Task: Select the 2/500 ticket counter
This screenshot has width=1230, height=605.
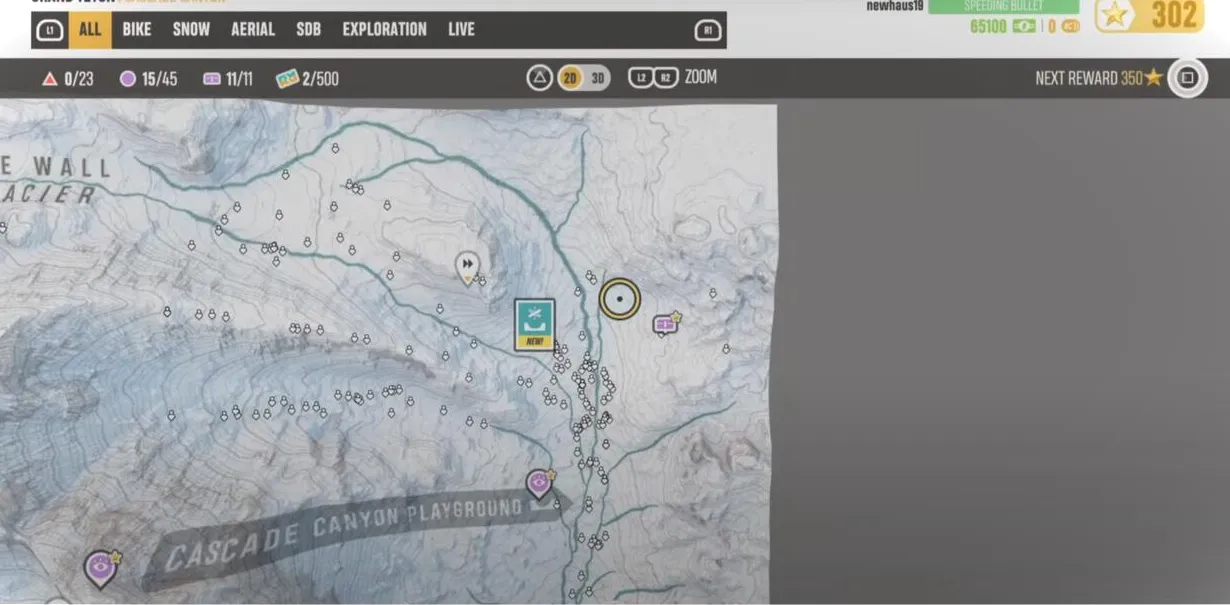Action: click(x=307, y=79)
